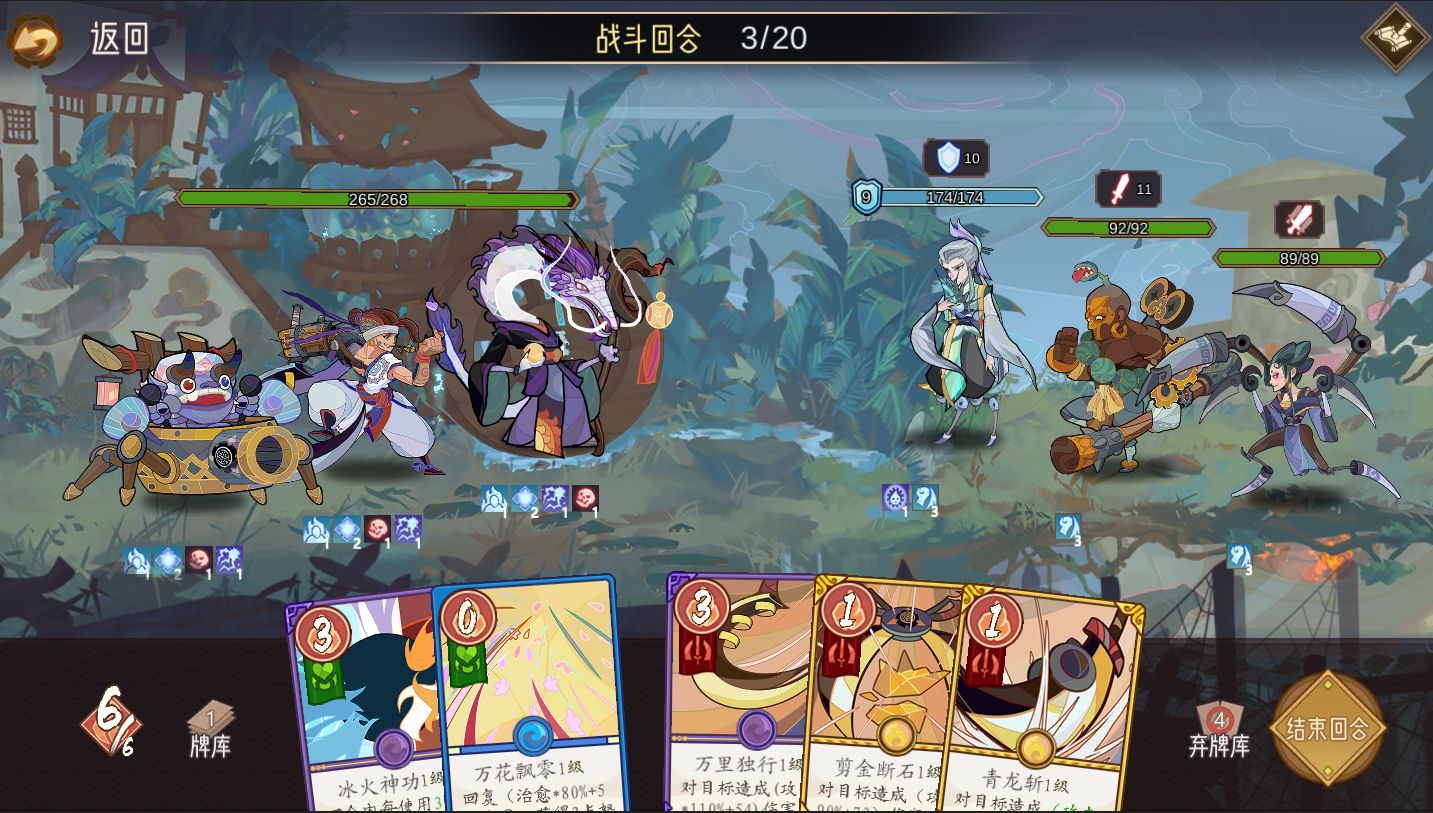Click the 265/268 green health bar
The height and width of the screenshot is (813, 1433).
(378, 200)
